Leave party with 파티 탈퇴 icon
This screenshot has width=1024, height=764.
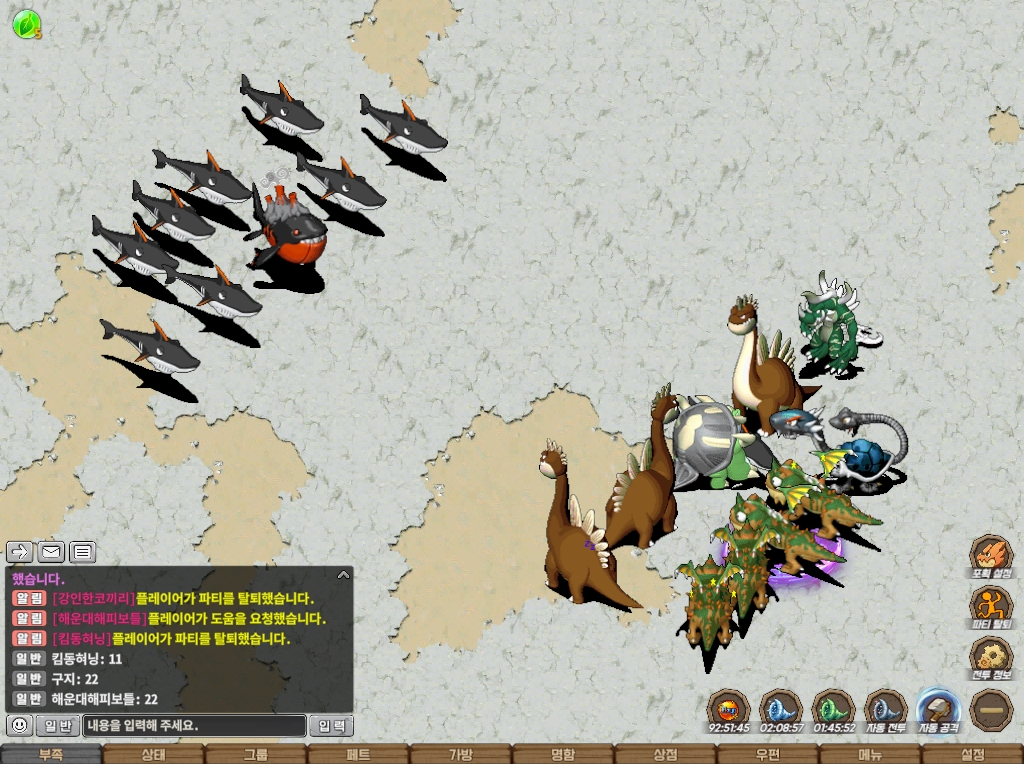coord(991,608)
